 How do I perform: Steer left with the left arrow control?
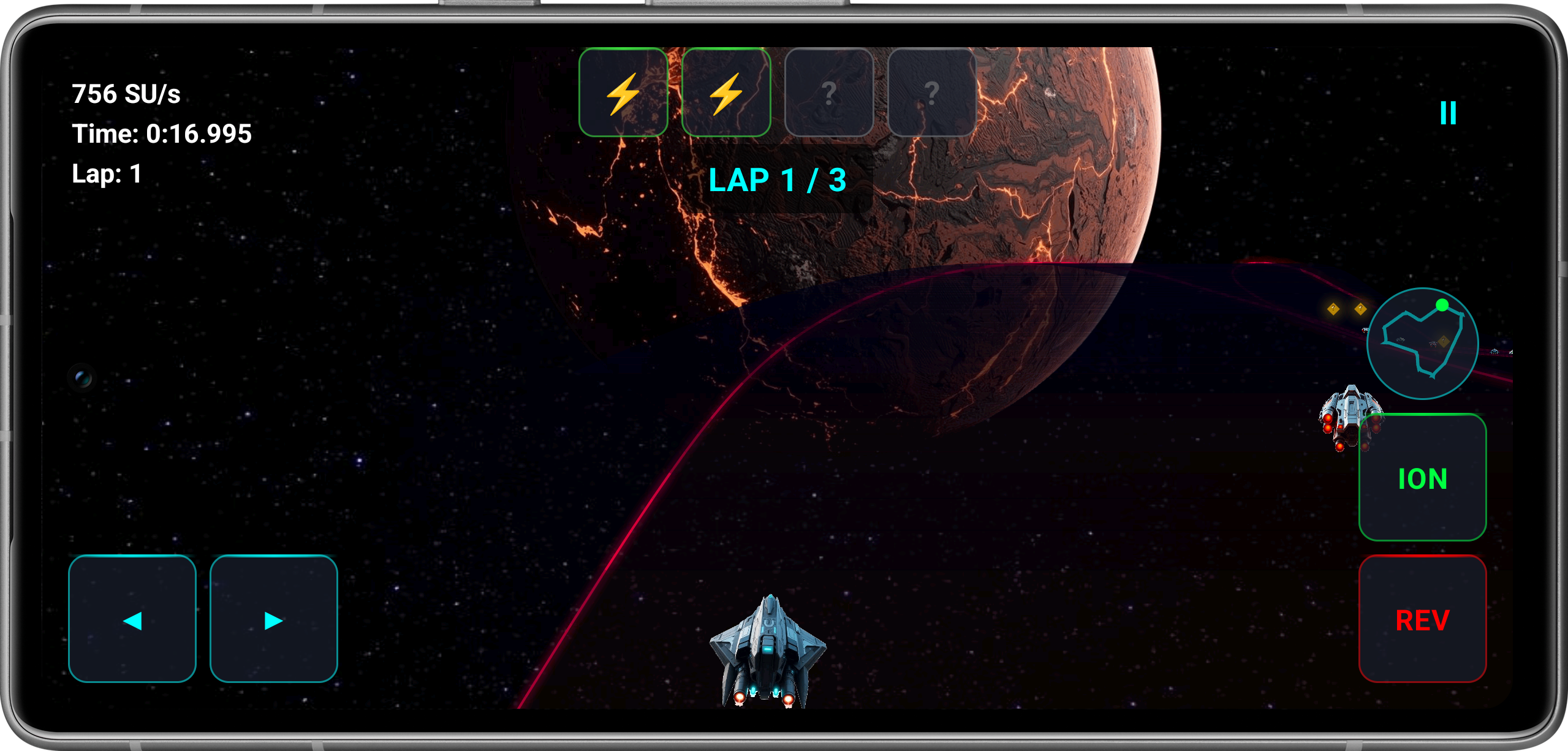(x=132, y=620)
